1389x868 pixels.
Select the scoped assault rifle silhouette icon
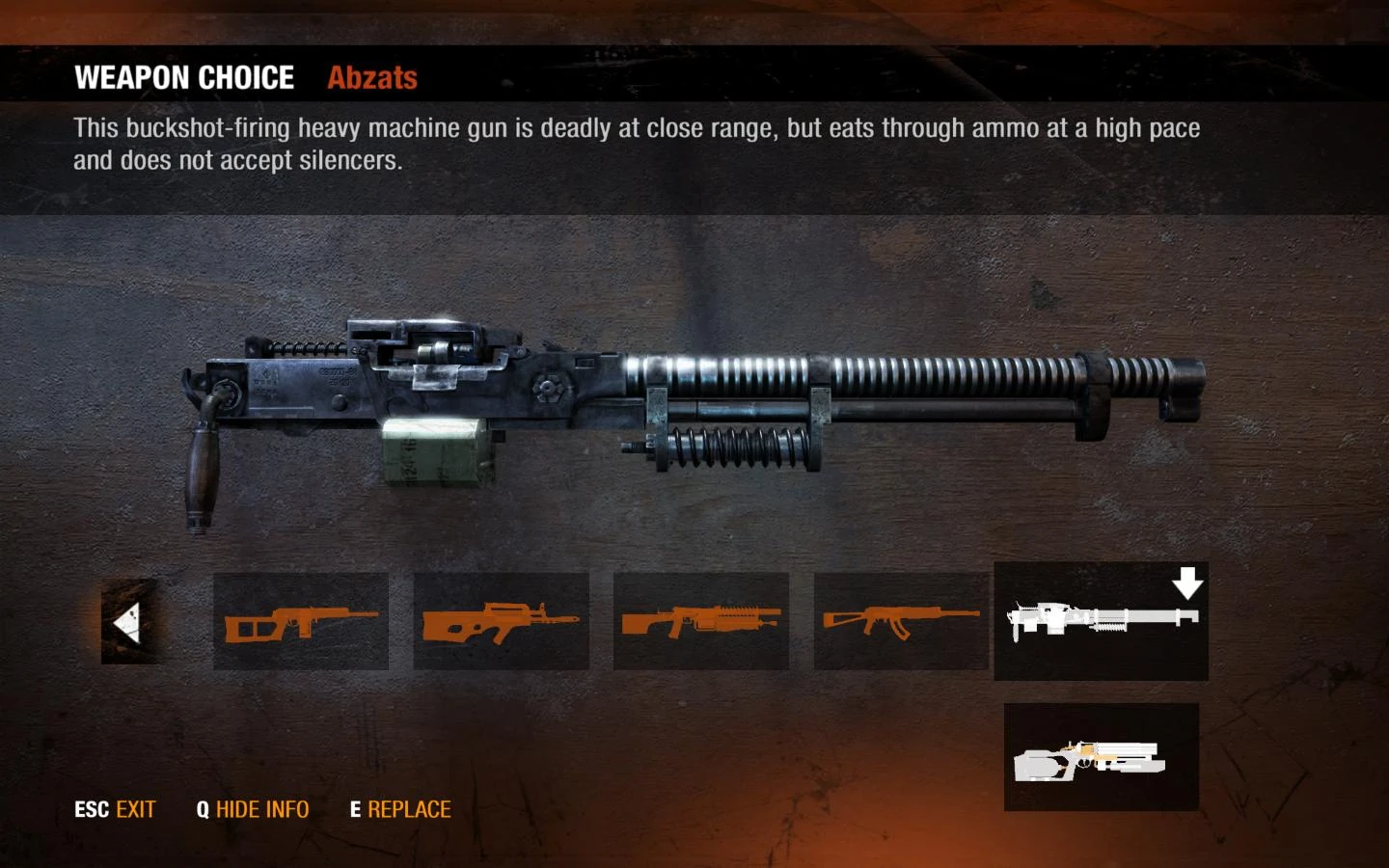(701, 620)
